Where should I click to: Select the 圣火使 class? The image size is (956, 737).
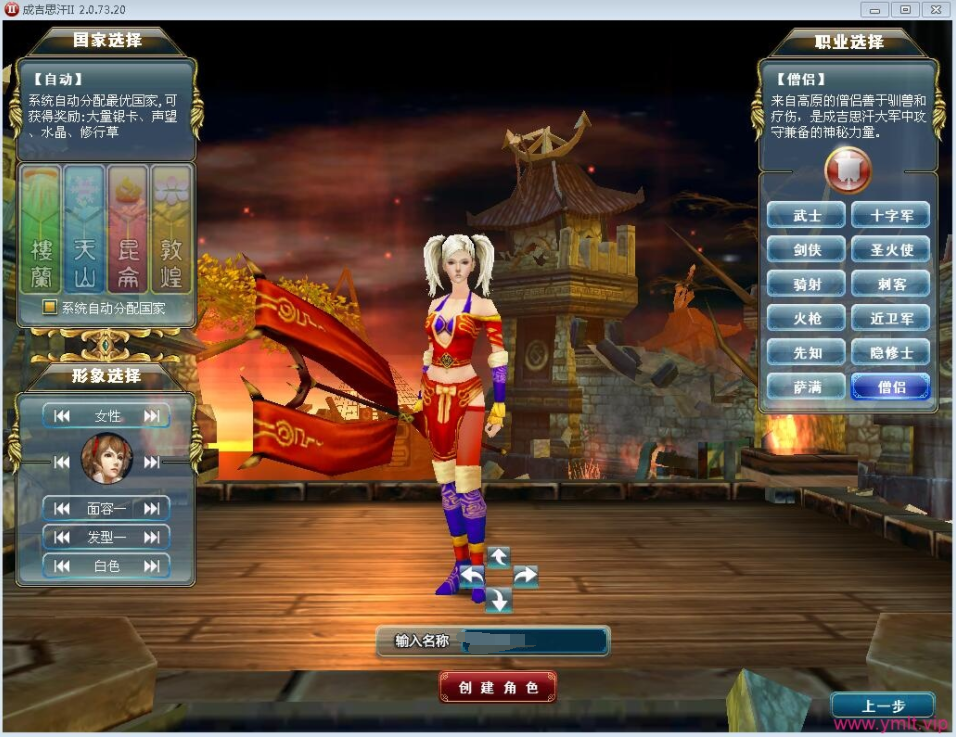pyautogui.click(x=890, y=250)
